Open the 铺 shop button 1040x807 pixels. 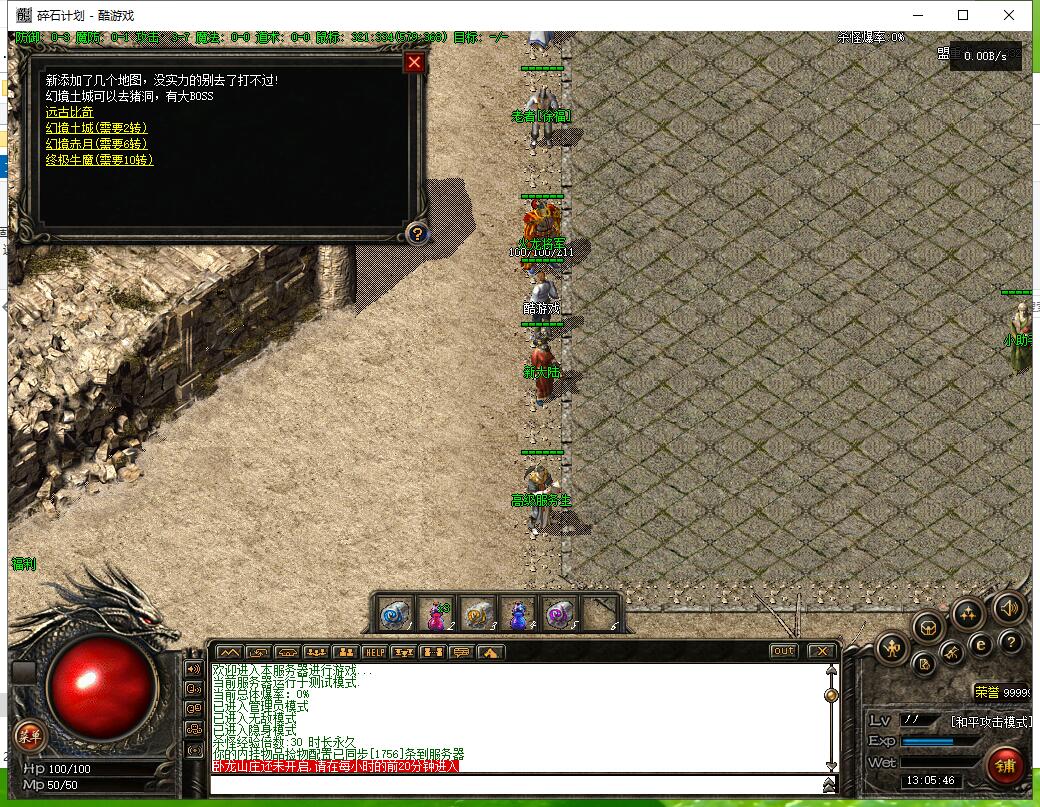click(1005, 764)
